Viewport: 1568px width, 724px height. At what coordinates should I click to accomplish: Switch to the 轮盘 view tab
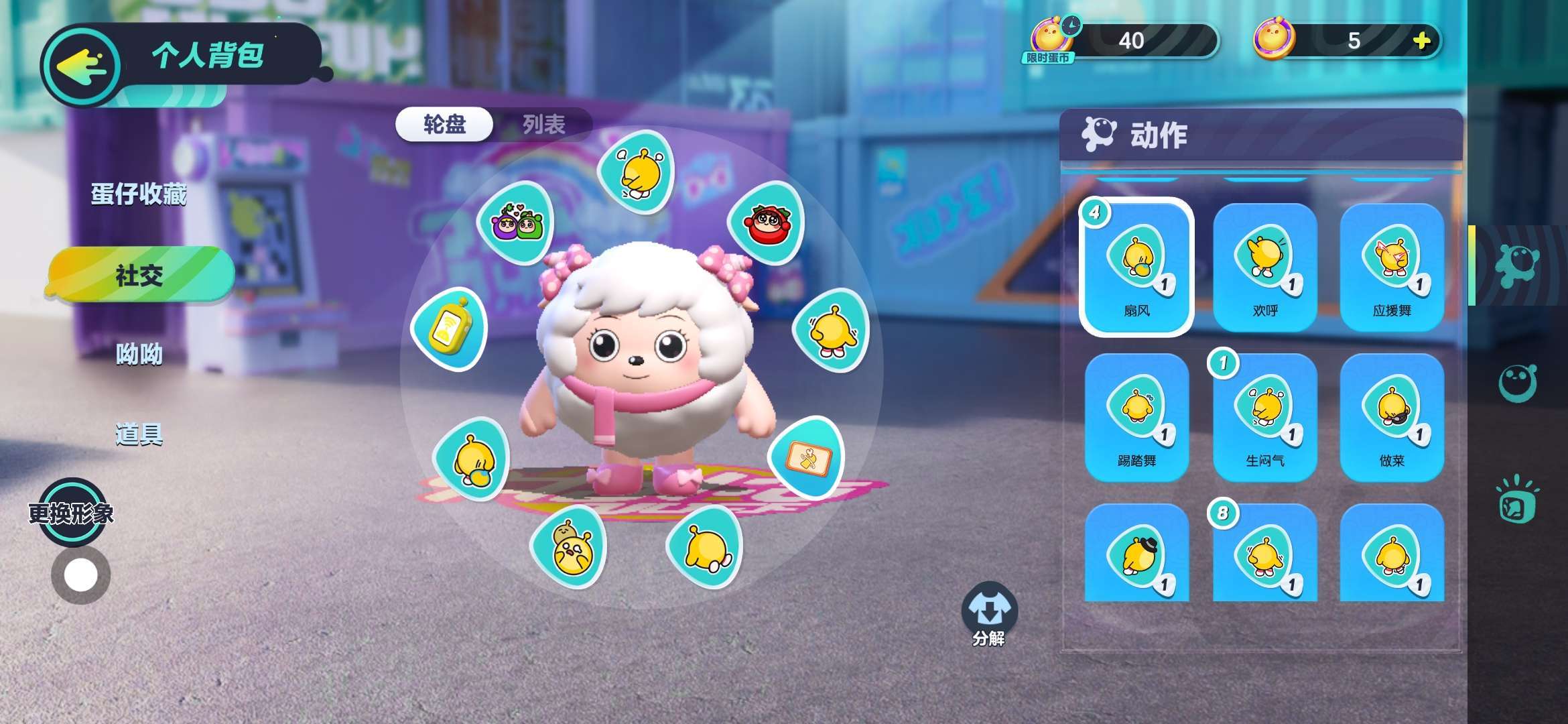444,124
